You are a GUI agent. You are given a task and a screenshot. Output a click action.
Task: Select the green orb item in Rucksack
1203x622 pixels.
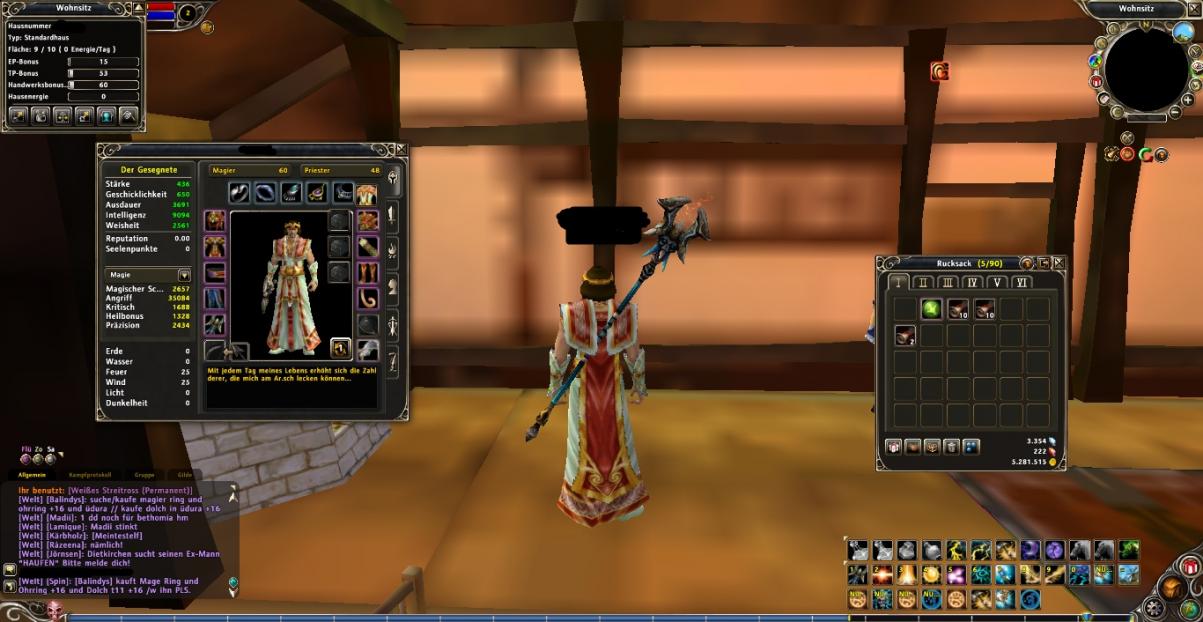pyautogui.click(x=931, y=309)
